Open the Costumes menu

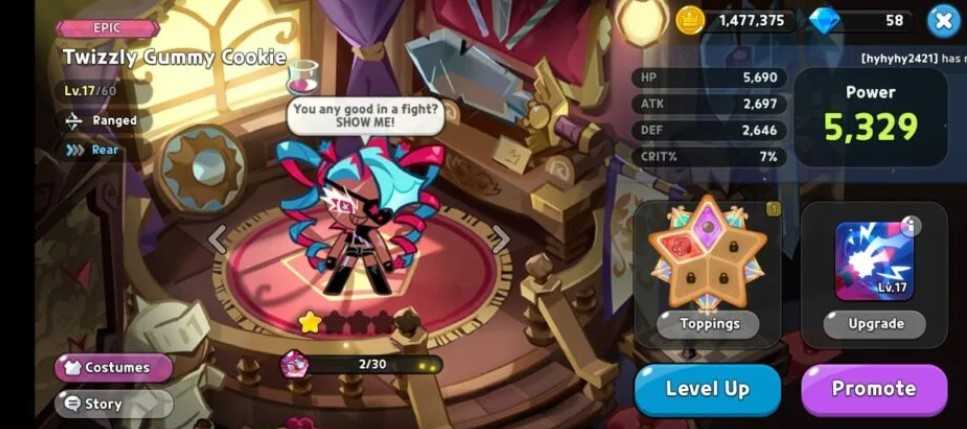113,367
